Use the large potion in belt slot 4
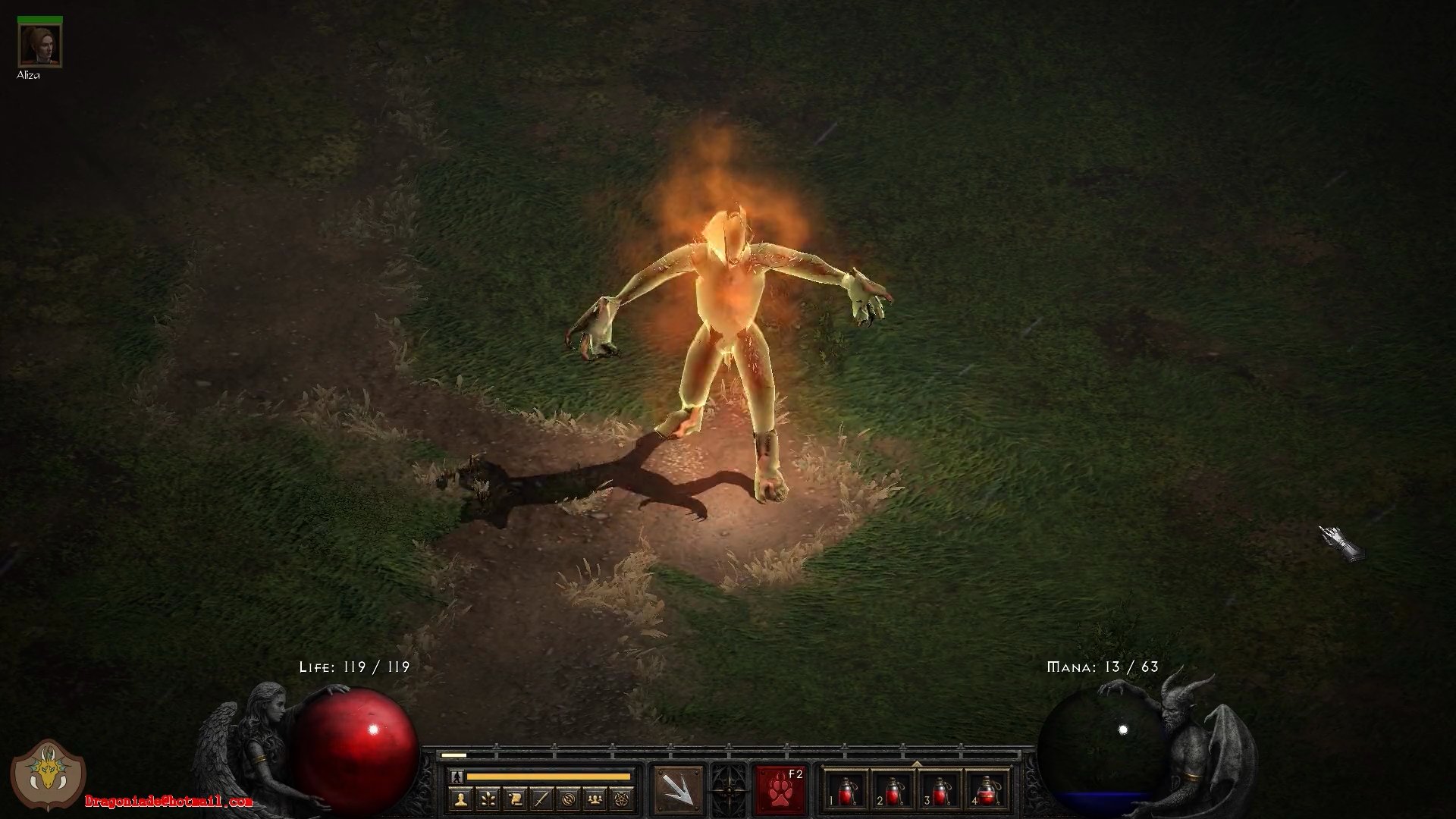The image size is (1456, 819). click(987, 792)
